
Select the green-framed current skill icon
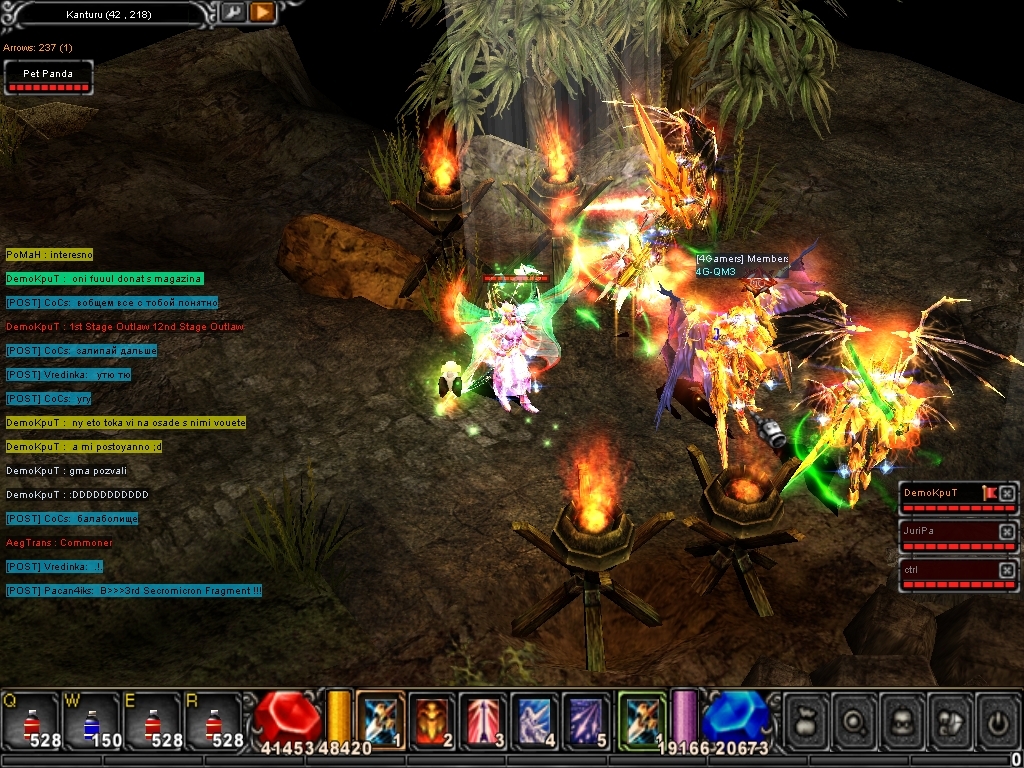pos(642,719)
